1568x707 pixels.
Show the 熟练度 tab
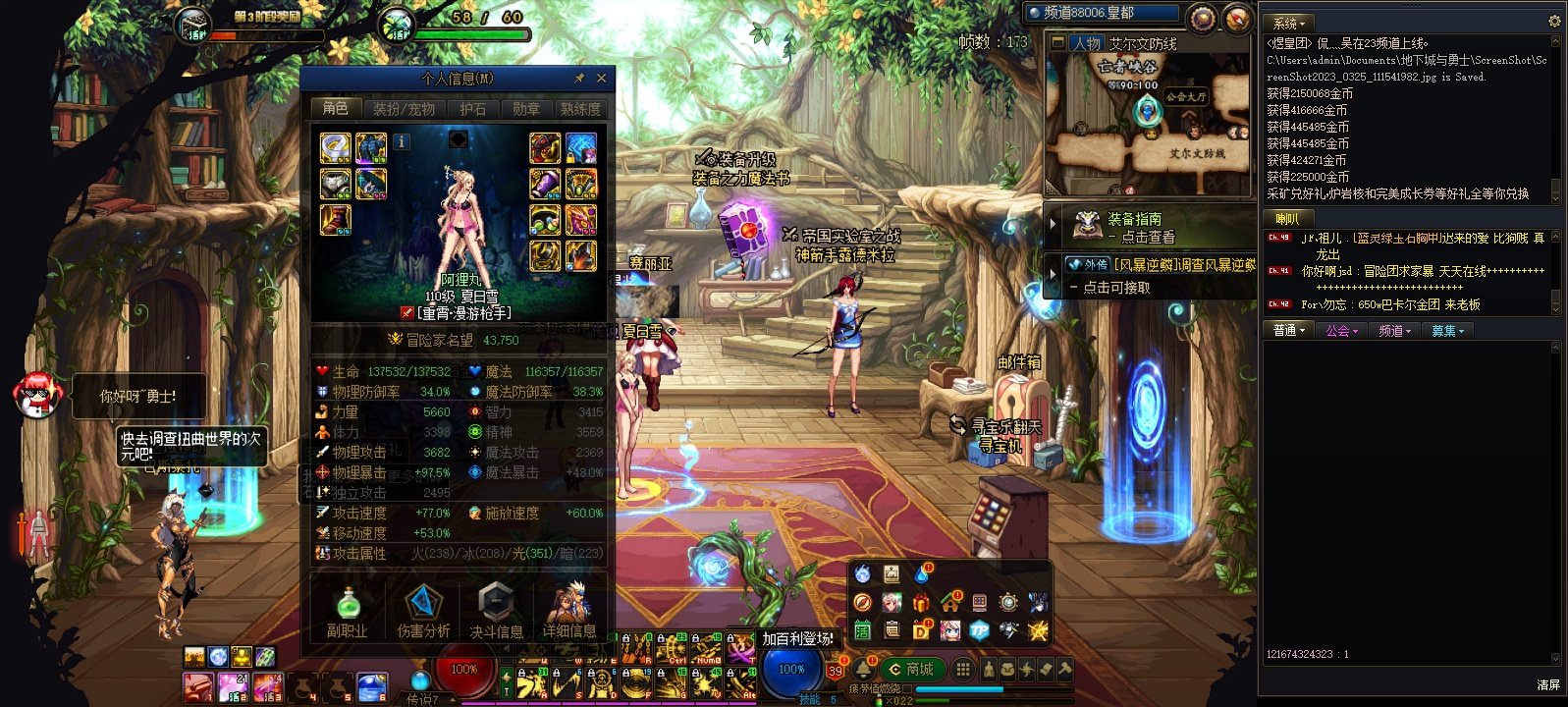[x=579, y=108]
